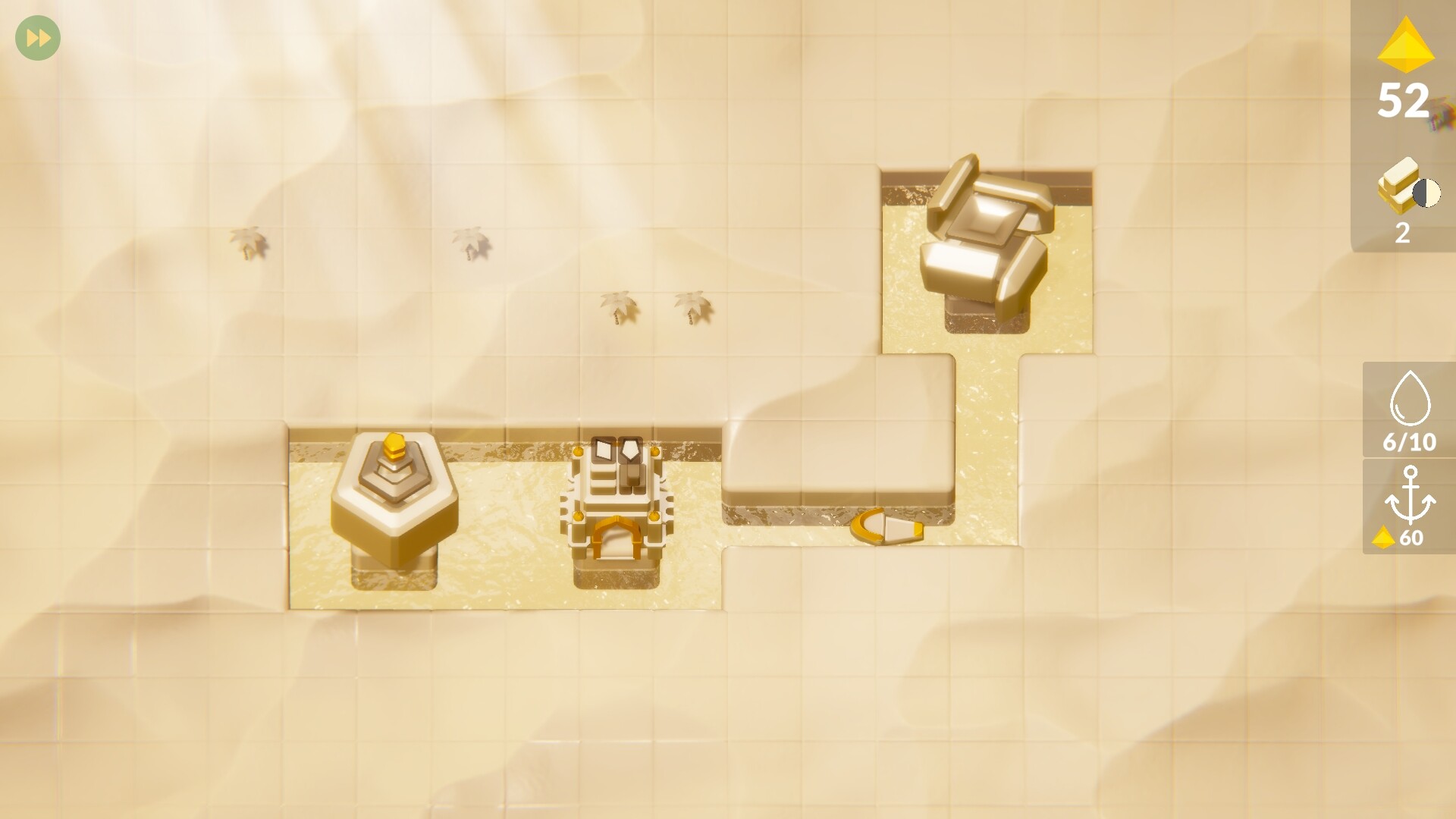1456x819 pixels.
Task: Click the yellow pyramid icon beside 60
Action: point(1392,540)
